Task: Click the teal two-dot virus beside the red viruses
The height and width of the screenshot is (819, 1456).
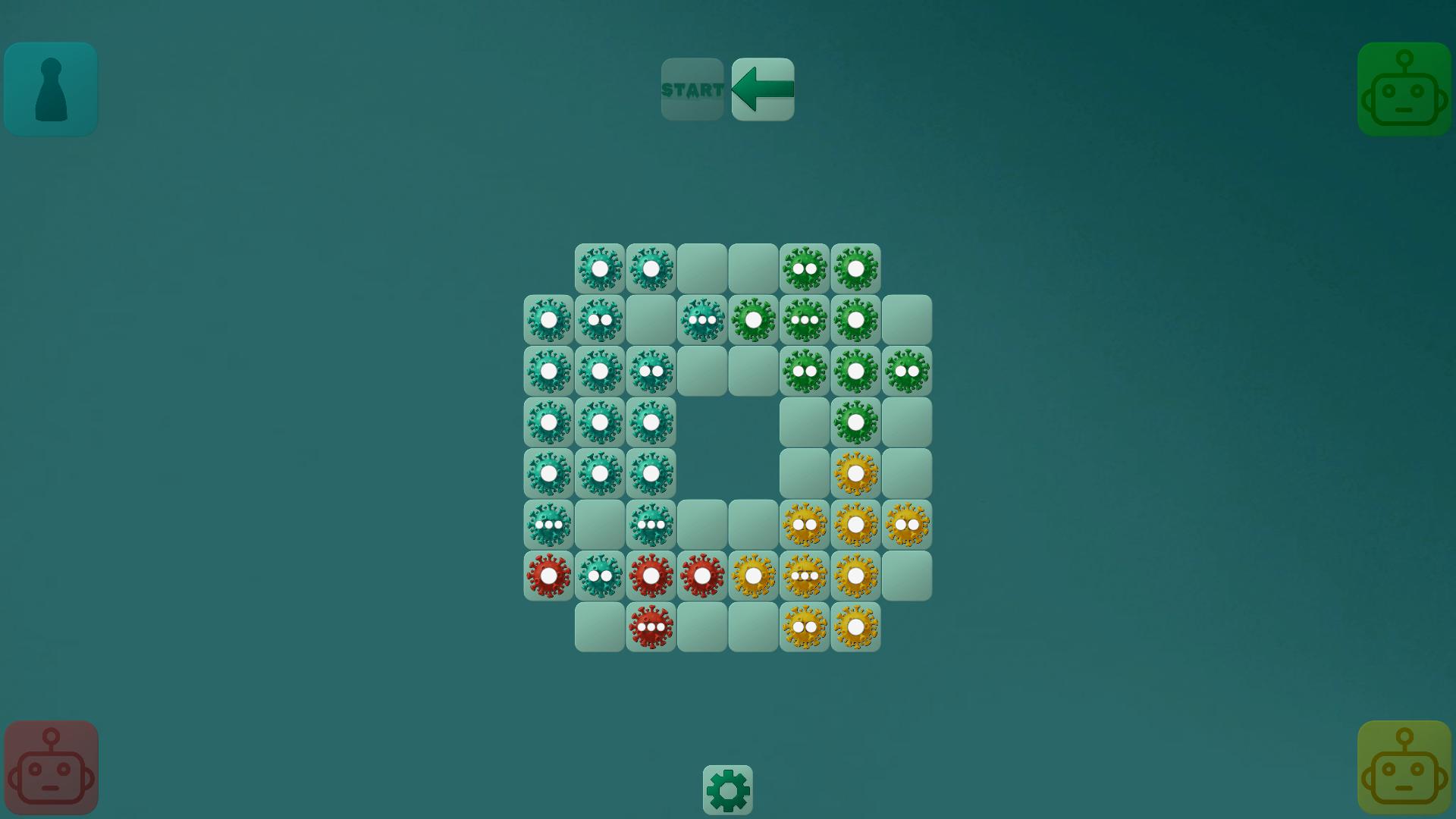Action: pos(600,575)
